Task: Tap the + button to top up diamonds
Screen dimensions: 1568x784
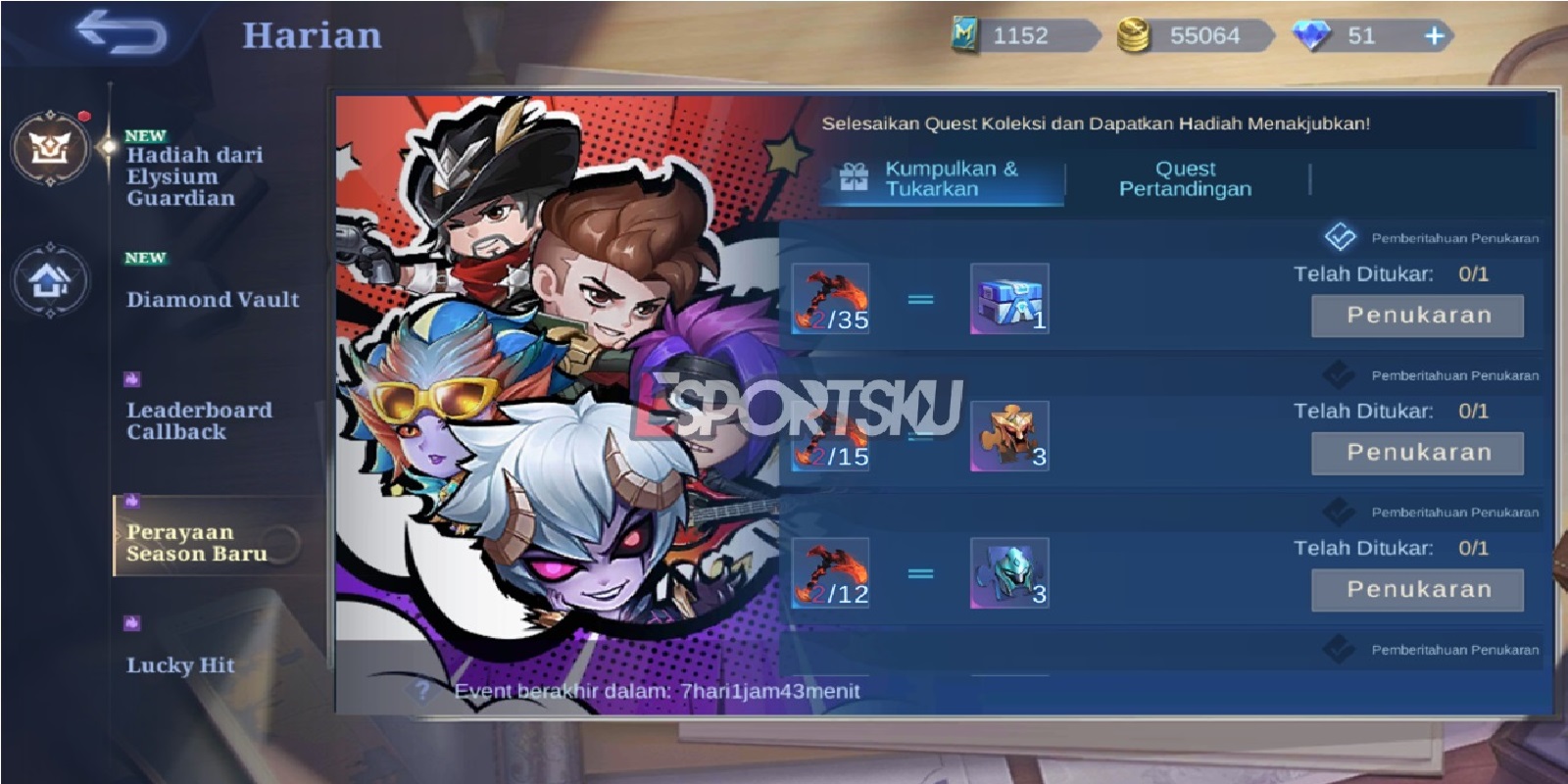Action: (1433, 37)
